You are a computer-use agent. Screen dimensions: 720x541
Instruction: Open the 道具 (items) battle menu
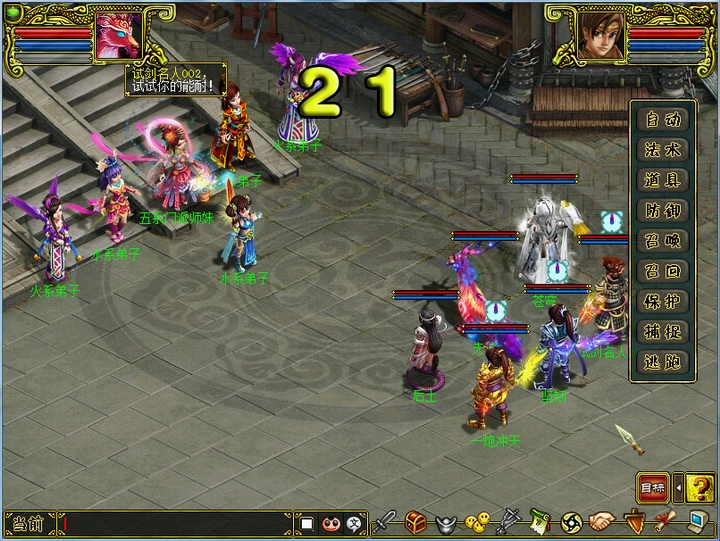pos(663,180)
